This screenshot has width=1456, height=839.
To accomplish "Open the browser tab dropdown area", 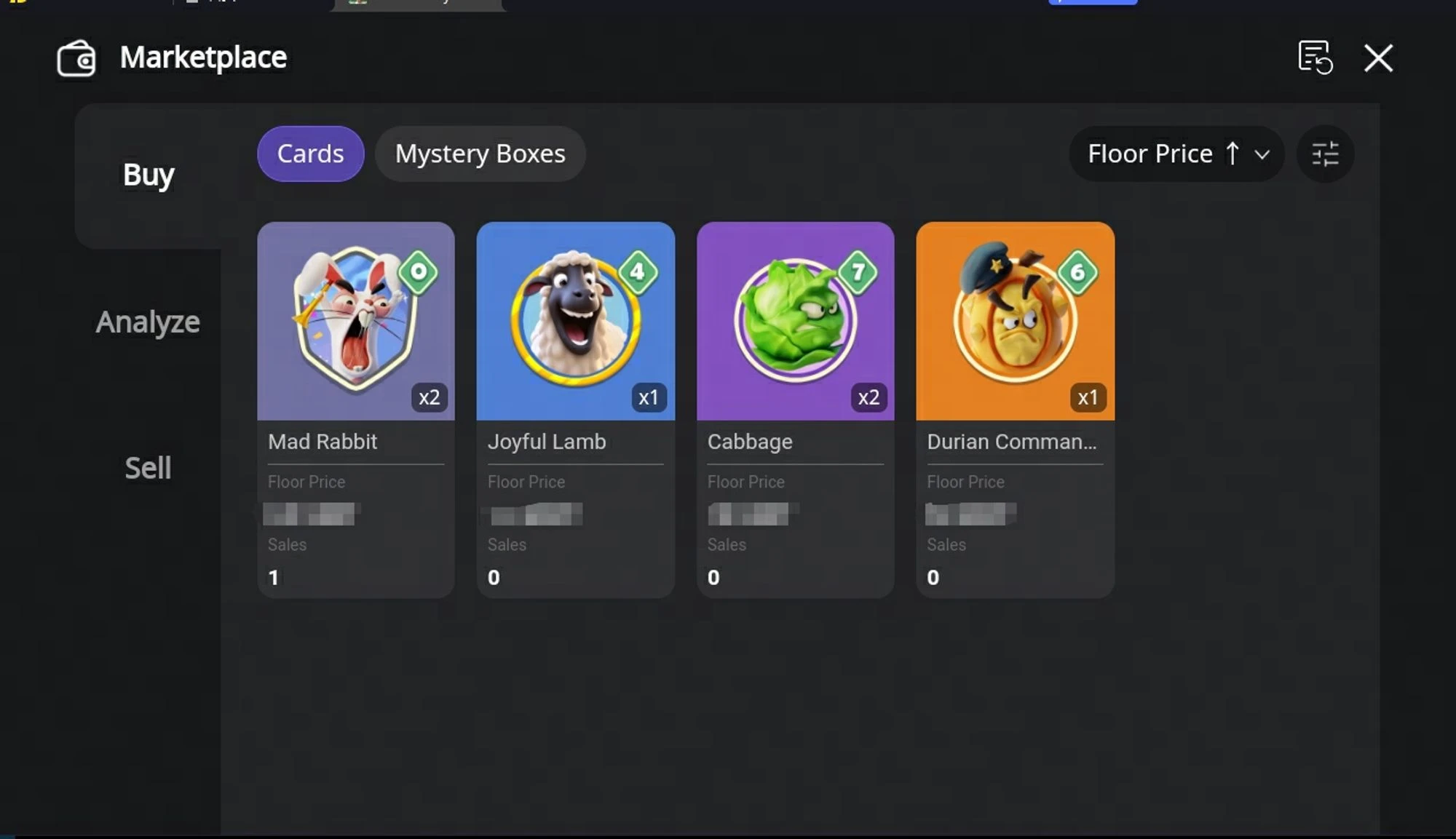I will point(419,5).
